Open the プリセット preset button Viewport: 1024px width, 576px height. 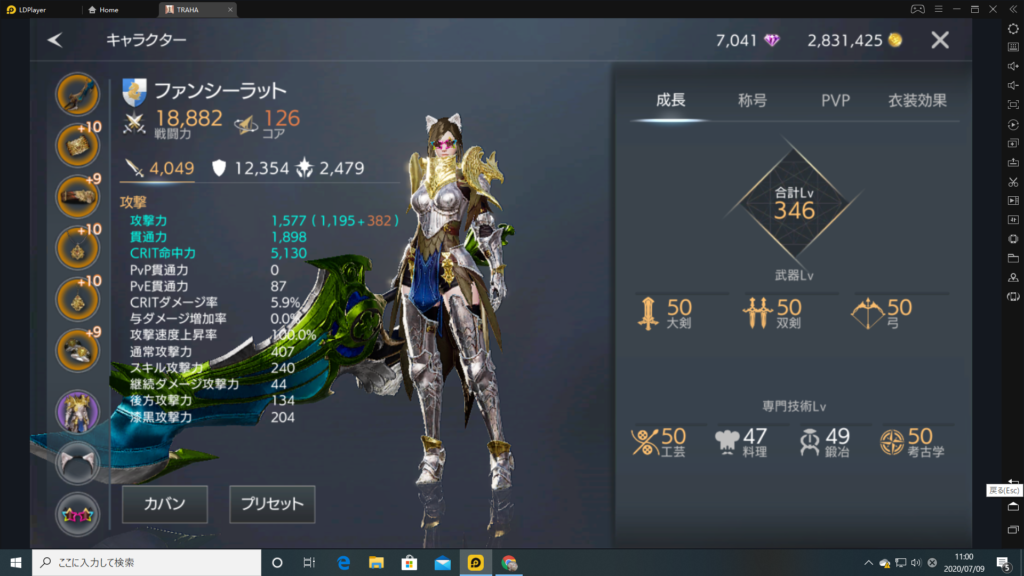point(272,504)
